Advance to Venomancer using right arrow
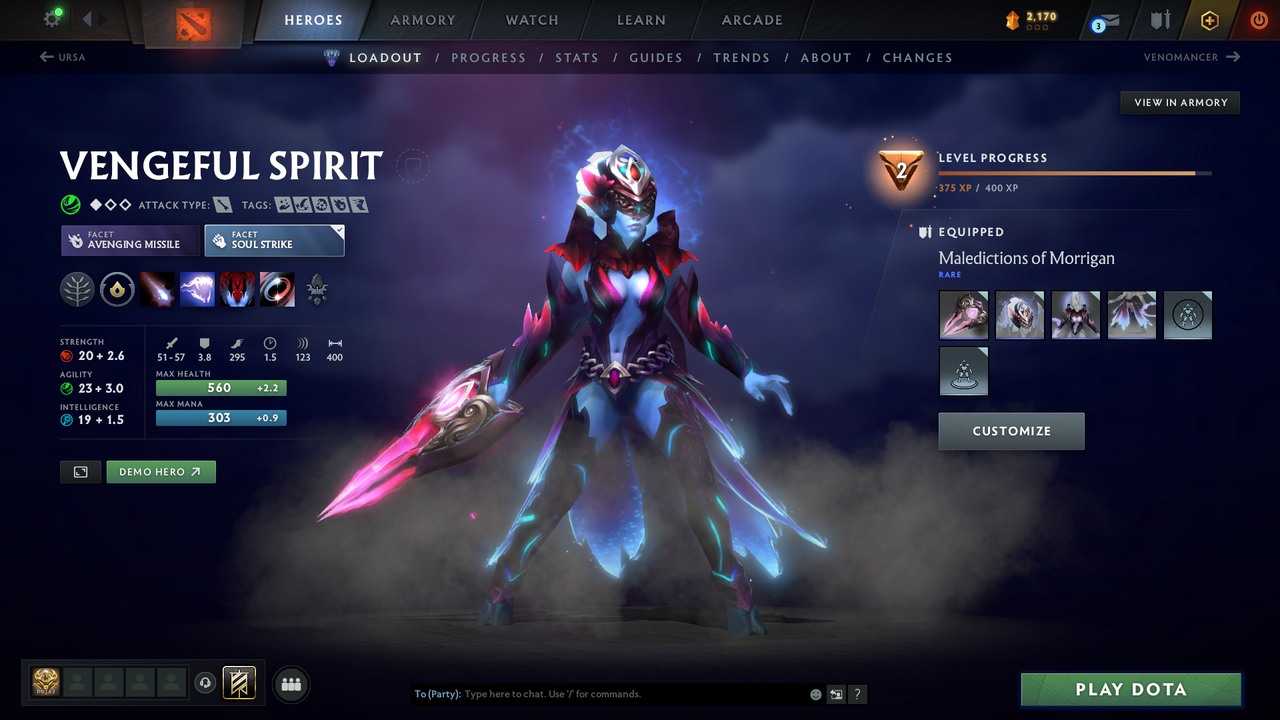Screen dimensions: 1280x720 click(1235, 57)
